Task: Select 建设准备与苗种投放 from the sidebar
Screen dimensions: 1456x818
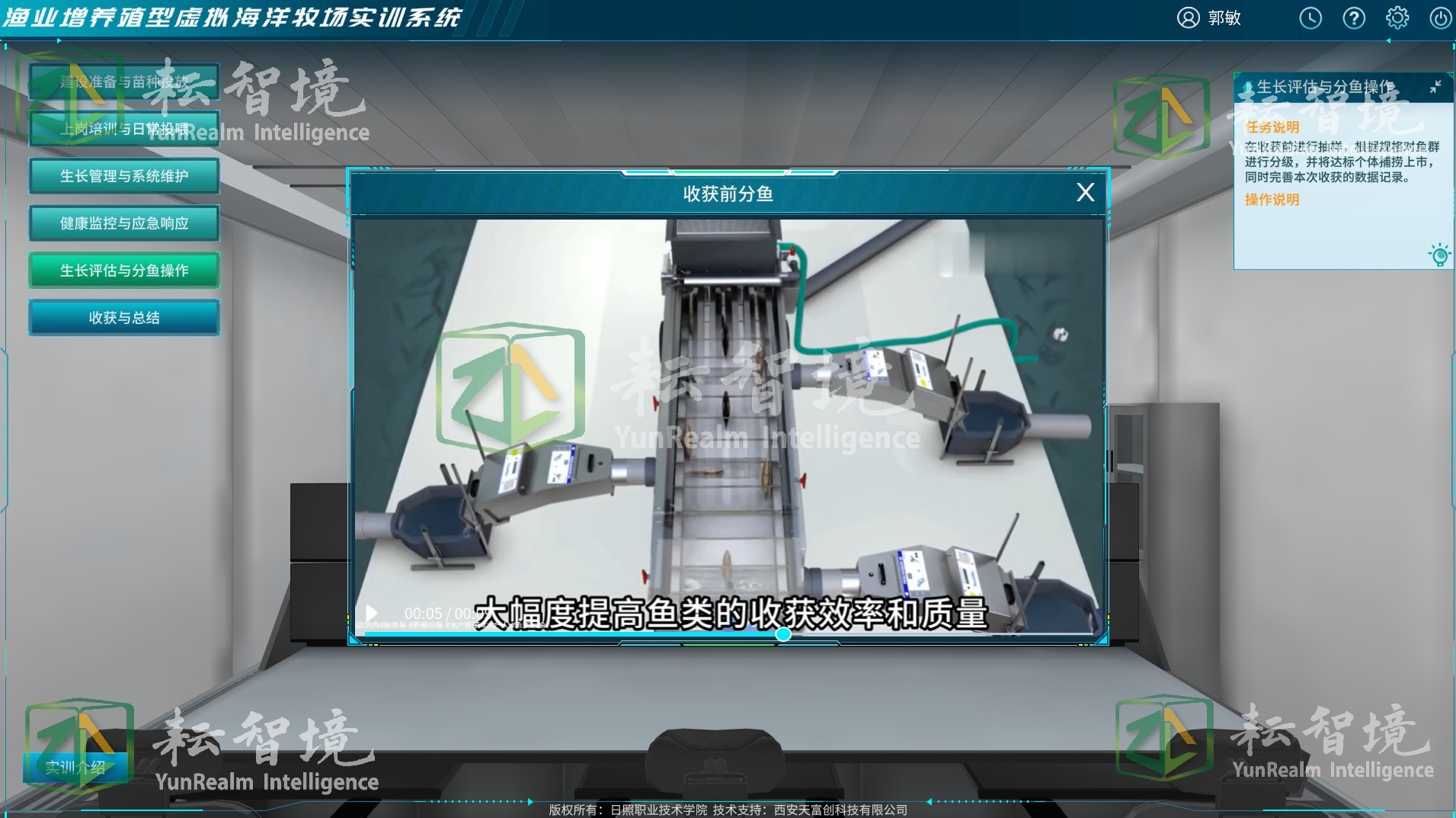Action: pyautogui.click(x=123, y=81)
